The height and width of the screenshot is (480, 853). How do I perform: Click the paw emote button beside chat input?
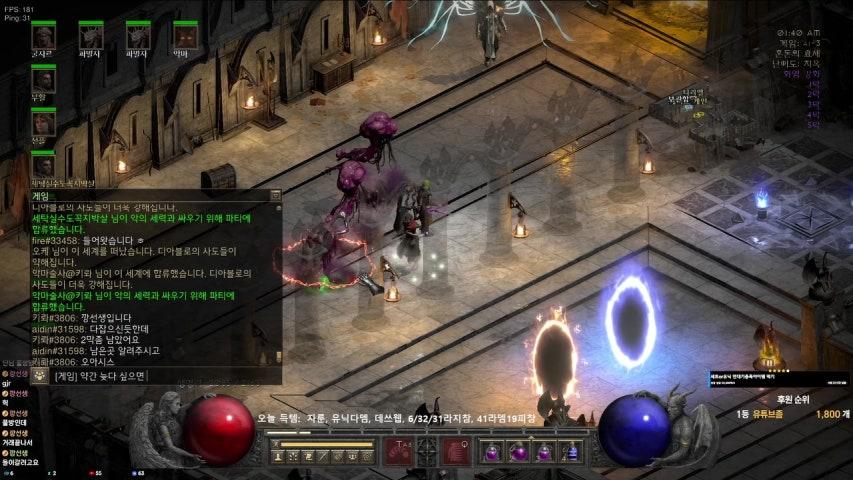(x=39, y=376)
